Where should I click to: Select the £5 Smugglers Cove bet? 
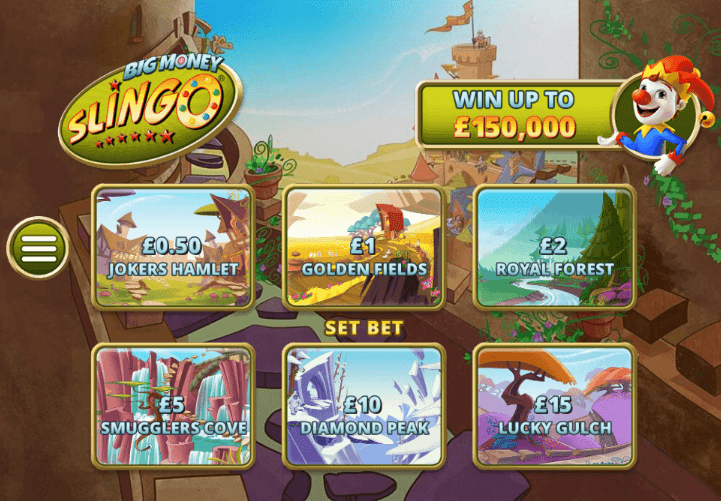(173, 406)
